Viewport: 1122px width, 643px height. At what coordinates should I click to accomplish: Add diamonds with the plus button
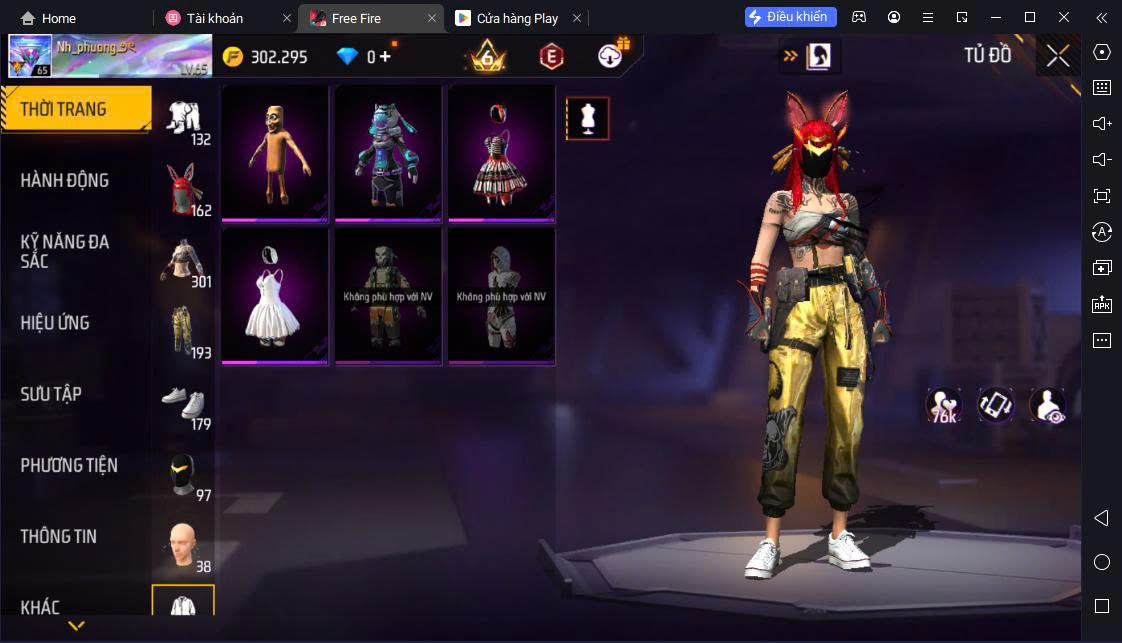(385, 57)
